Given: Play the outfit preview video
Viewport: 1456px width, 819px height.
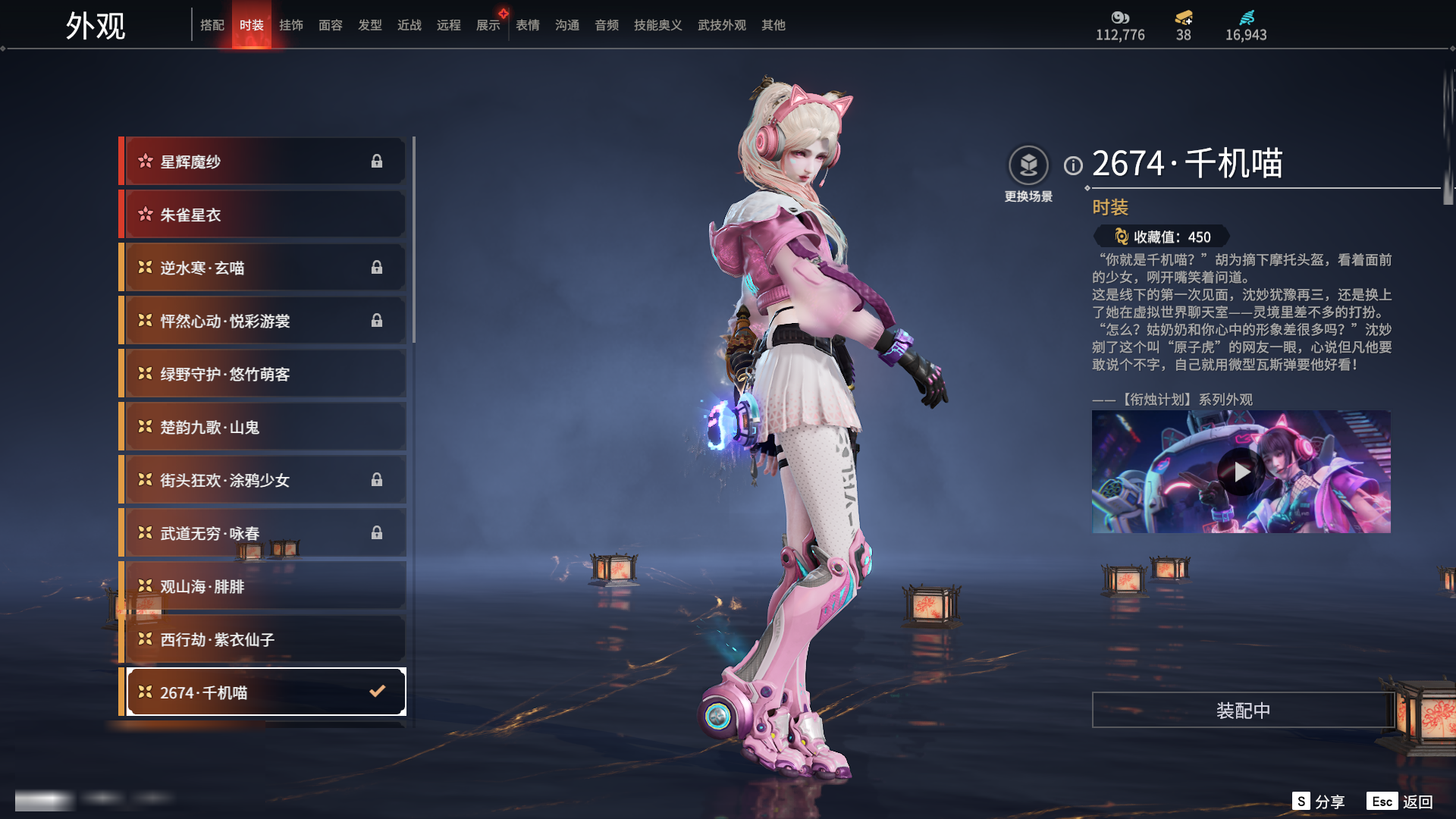Looking at the screenshot, I should point(1241,472).
